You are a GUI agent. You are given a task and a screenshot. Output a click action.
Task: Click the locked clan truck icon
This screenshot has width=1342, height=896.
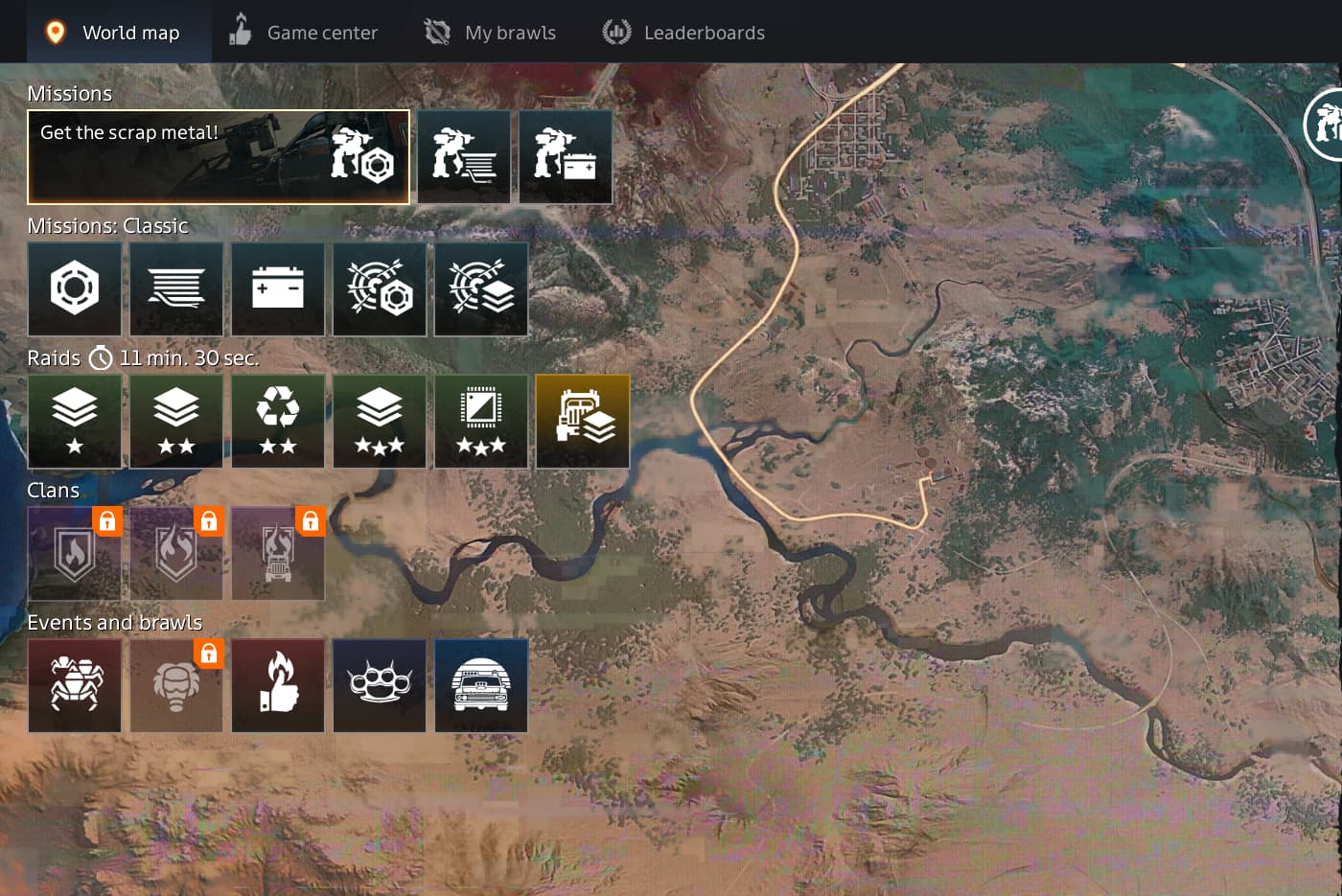point(278,553)
